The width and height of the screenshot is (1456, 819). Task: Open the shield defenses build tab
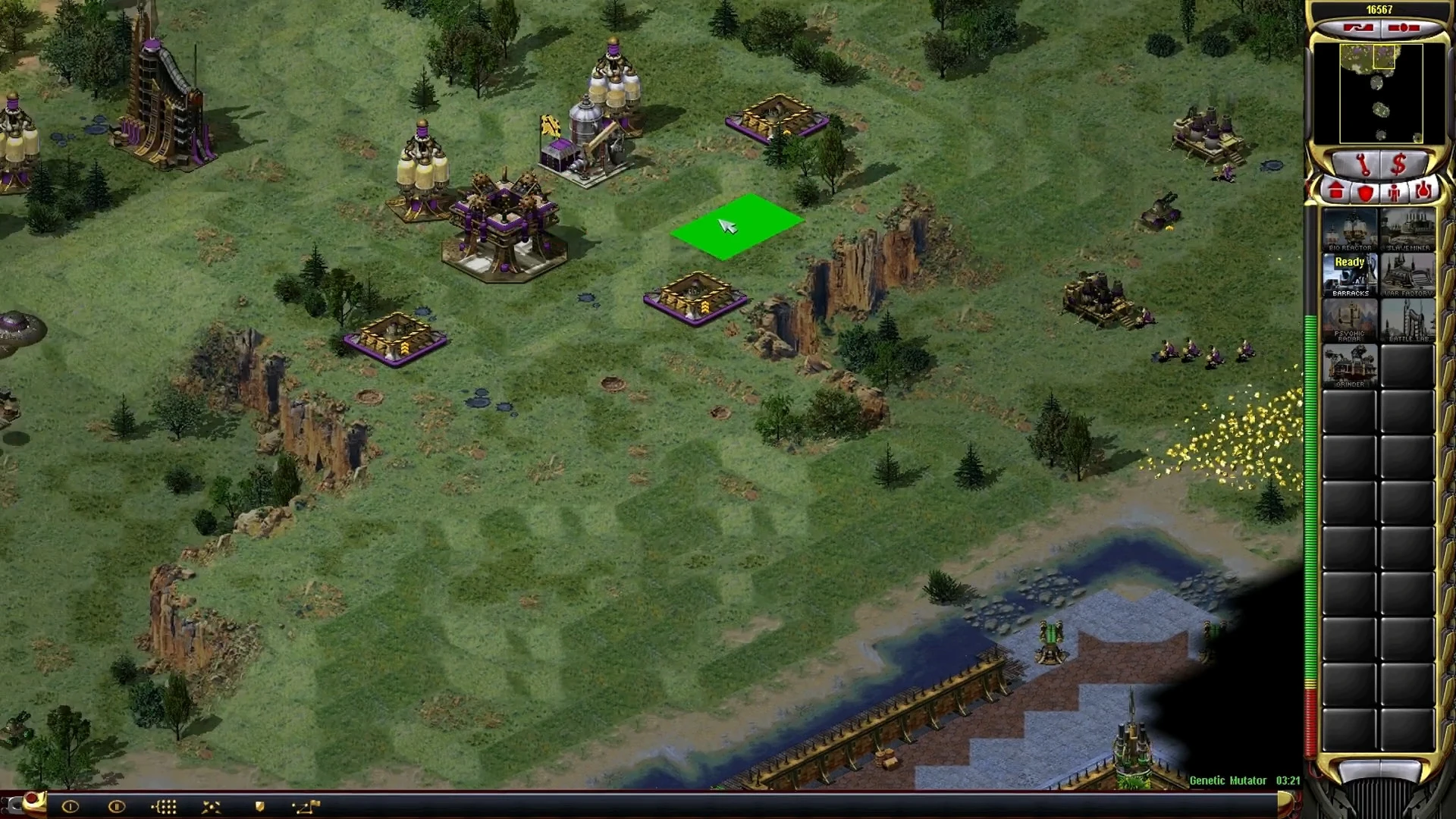(1365, 192)
